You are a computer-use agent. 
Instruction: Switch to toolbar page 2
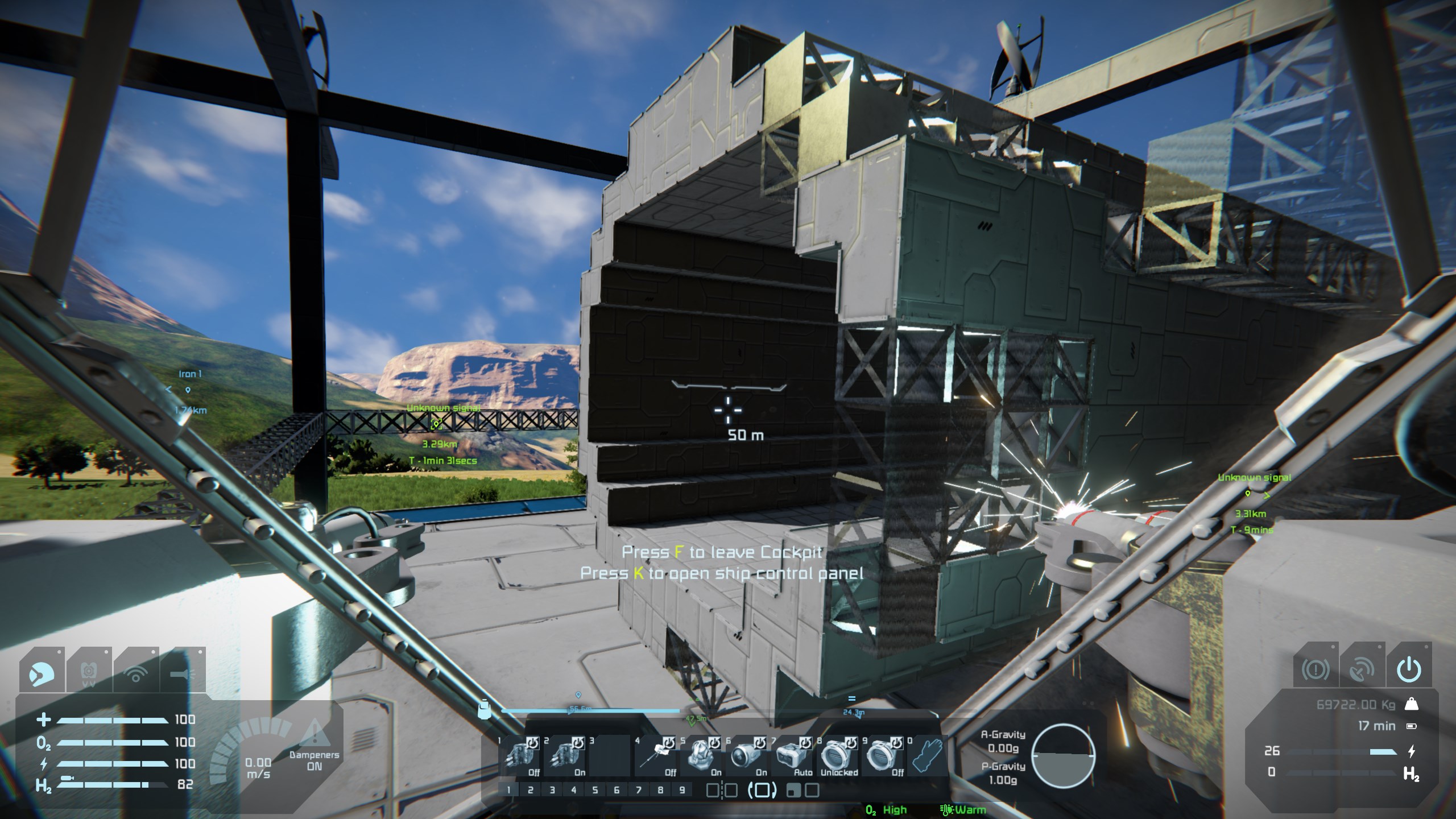coord(530,790)
